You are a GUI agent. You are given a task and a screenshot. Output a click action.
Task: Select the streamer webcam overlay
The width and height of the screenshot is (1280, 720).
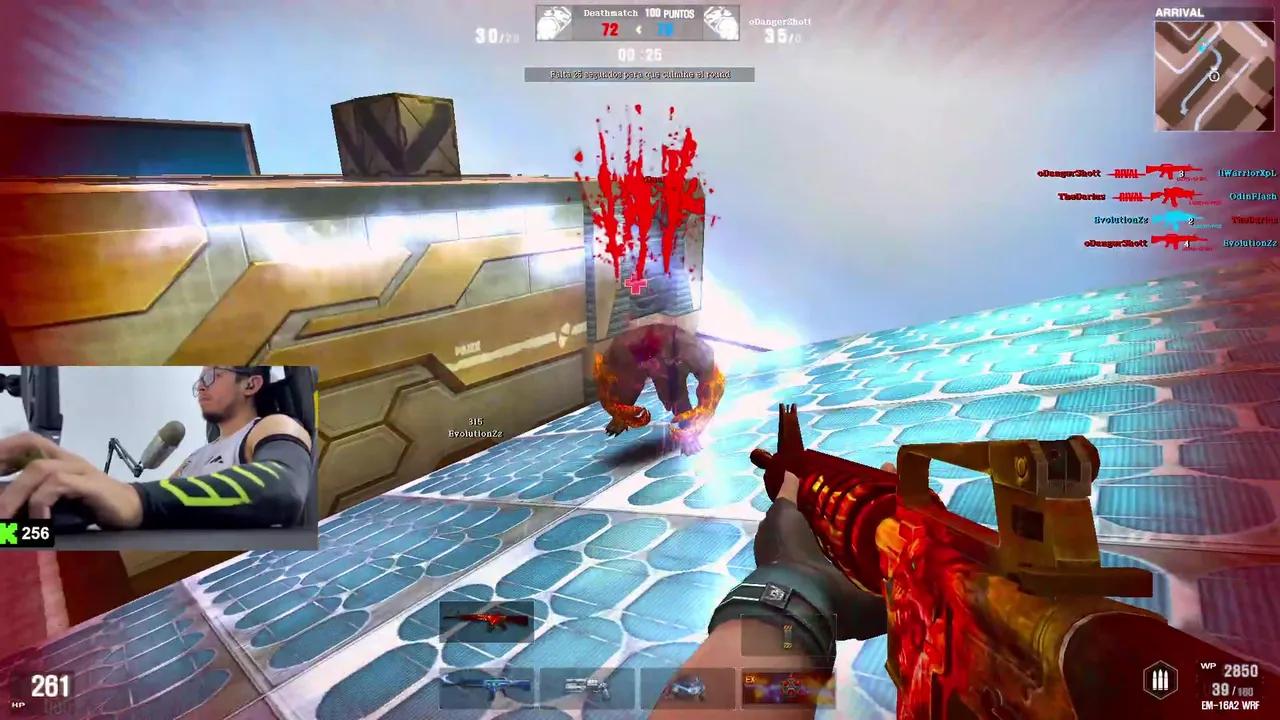tap(158, 456)
